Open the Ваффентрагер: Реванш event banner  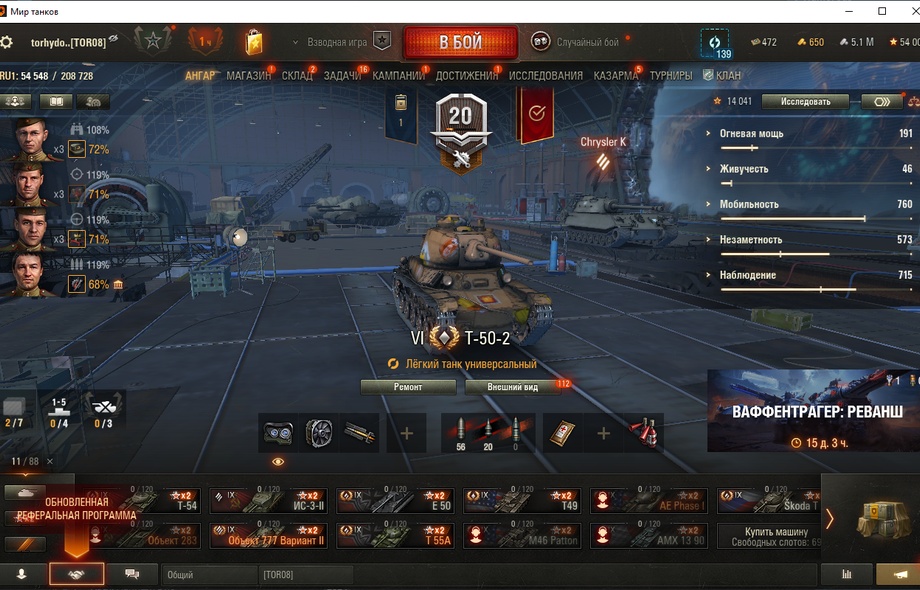(812, 411)
